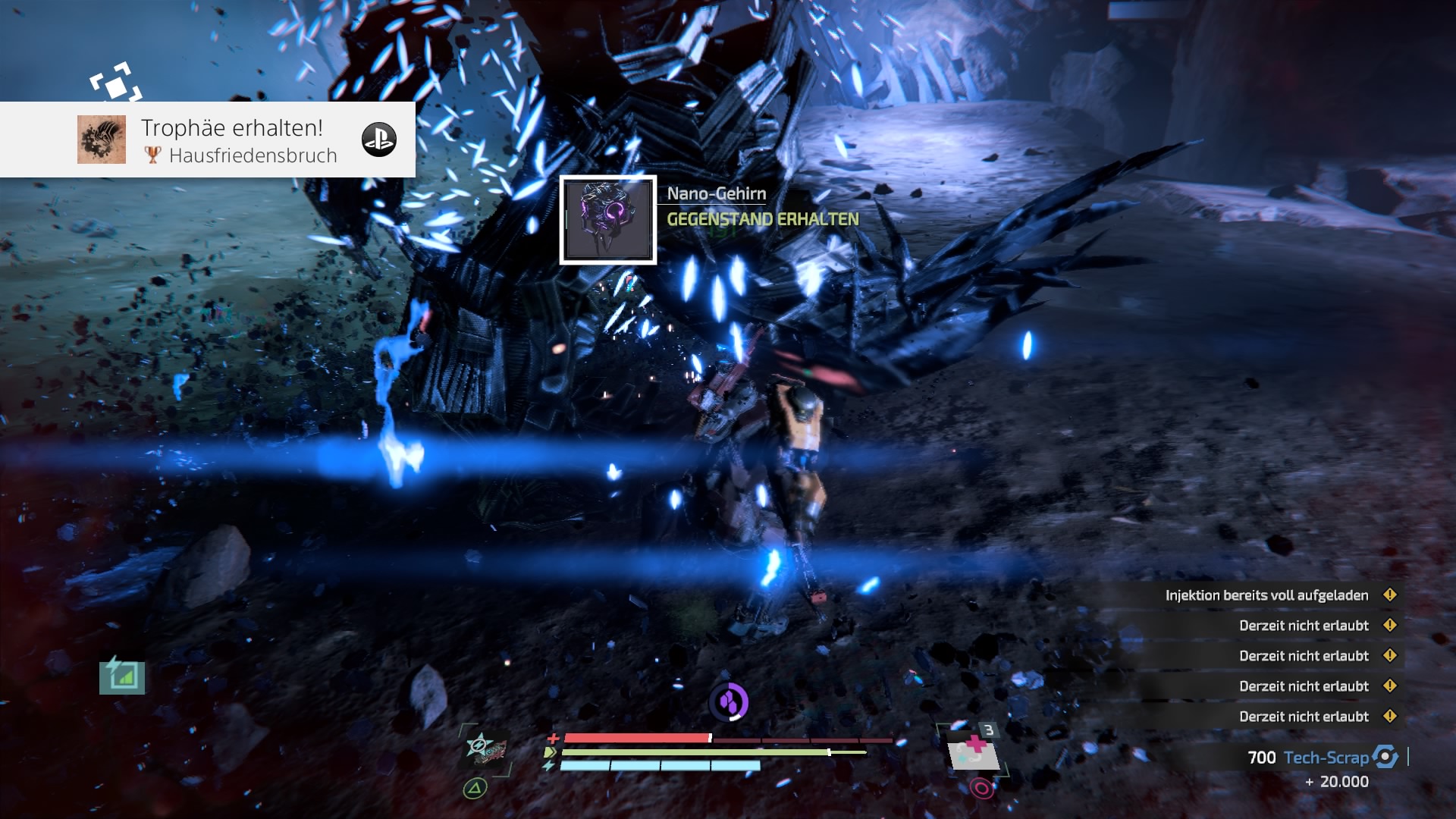Activate the purple drone ability icon
The image size is (1456, 819).
[x=729, y=702]
